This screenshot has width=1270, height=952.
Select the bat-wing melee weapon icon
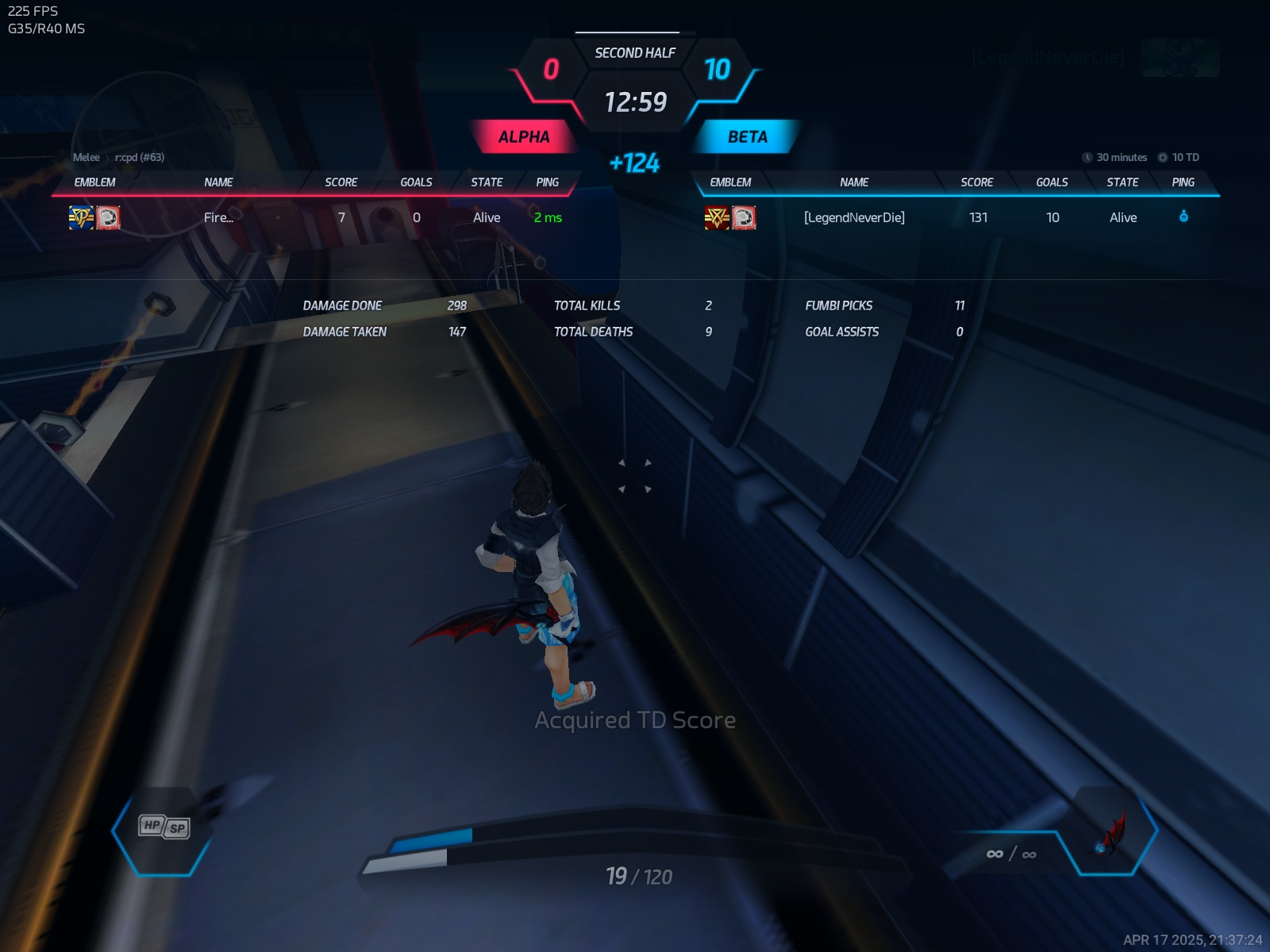click(x=1112, y=834)
